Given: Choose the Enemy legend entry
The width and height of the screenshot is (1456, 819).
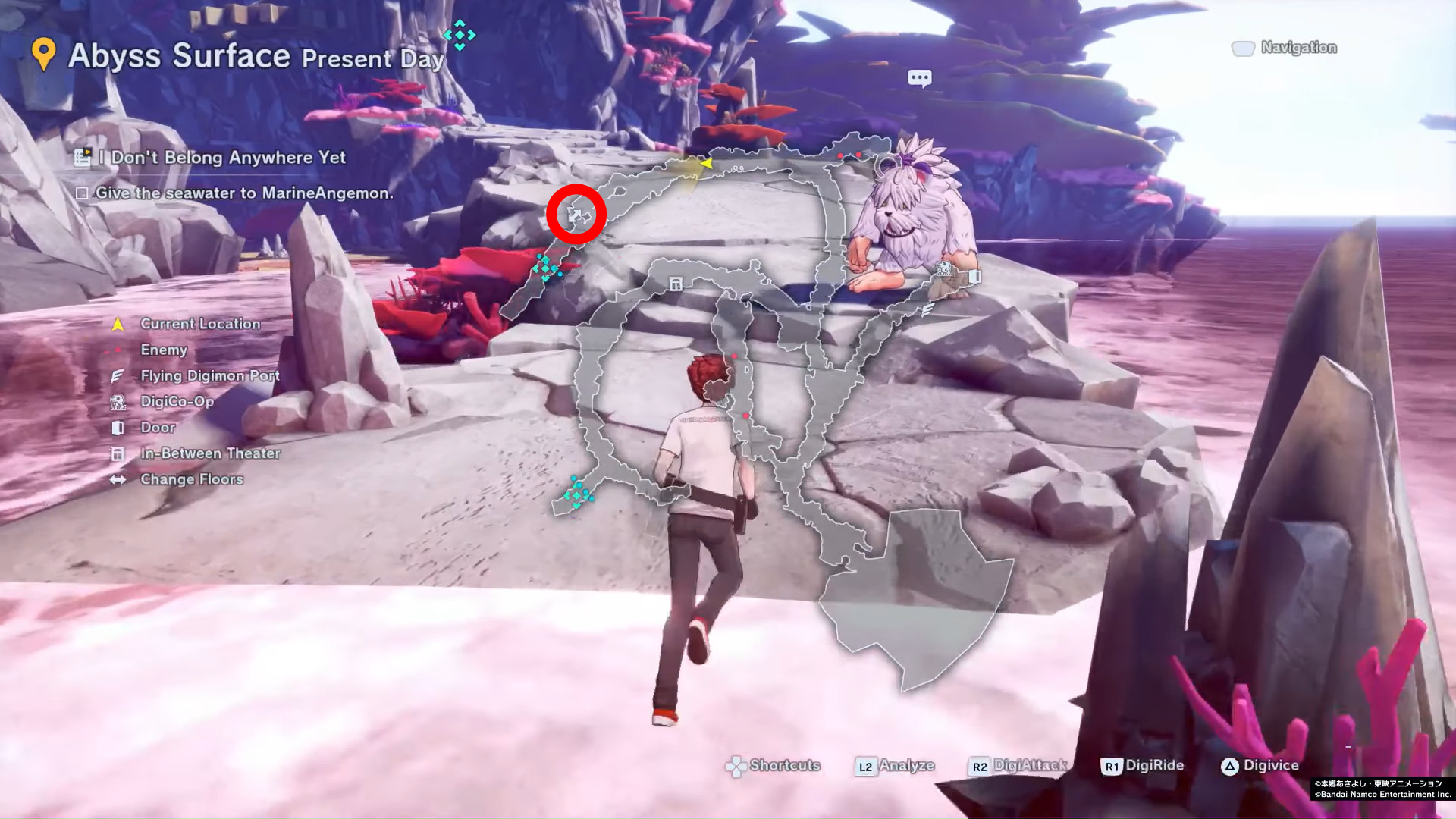Looking at the screenshot, I should (163, 350).
